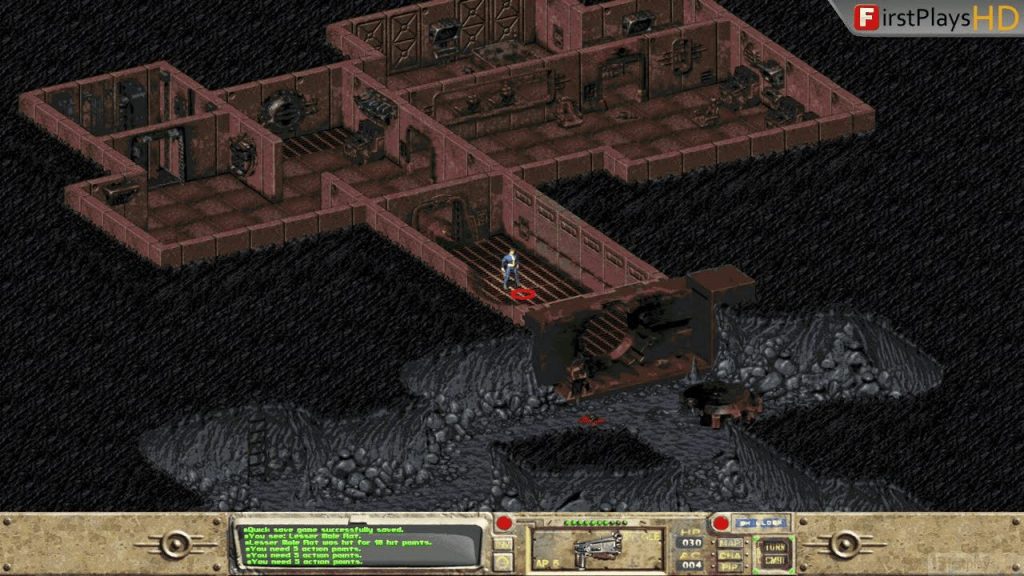
Task: End turn with the TURN button
Action: (775, 546)
